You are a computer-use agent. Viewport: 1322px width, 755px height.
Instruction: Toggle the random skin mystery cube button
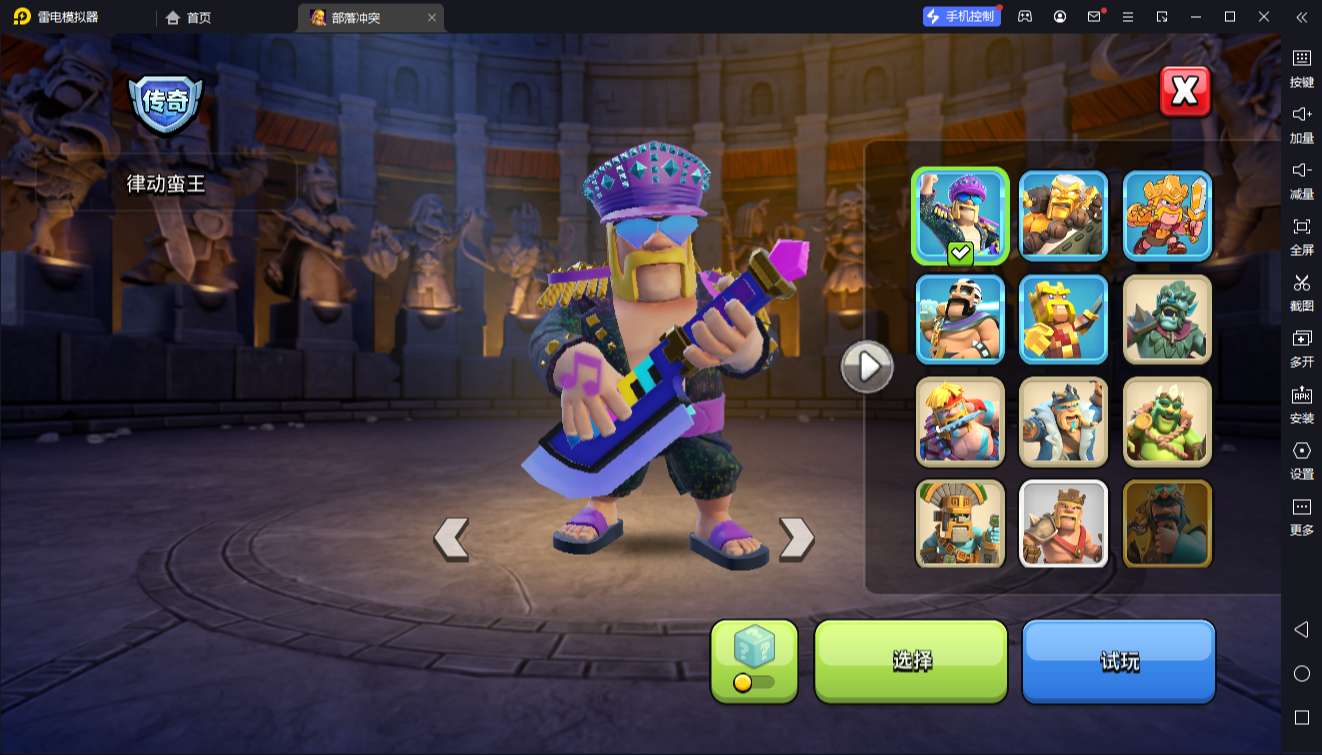754,660
